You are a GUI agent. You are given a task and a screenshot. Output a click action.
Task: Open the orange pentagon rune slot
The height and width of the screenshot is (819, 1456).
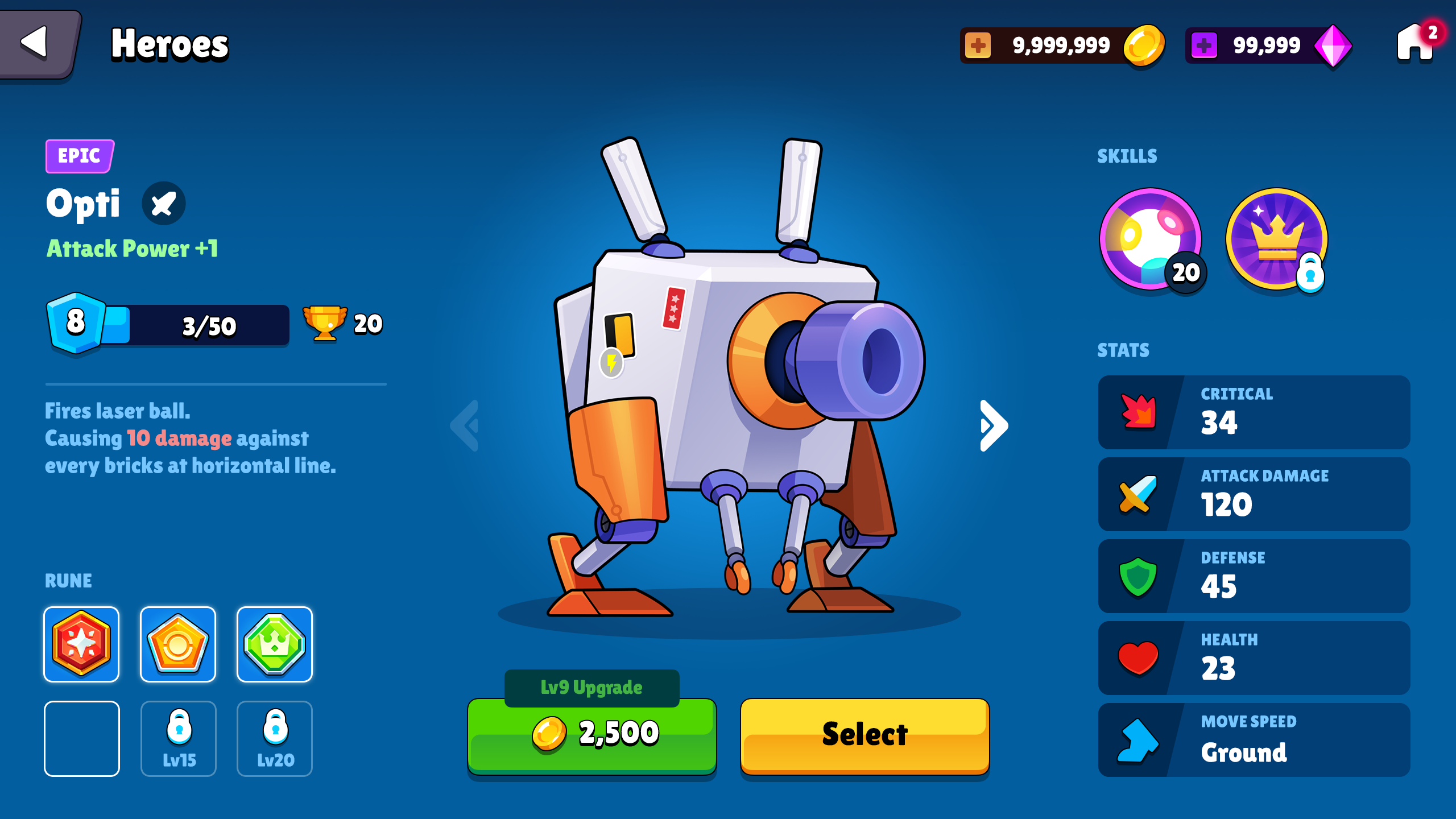tap(178, 644)
